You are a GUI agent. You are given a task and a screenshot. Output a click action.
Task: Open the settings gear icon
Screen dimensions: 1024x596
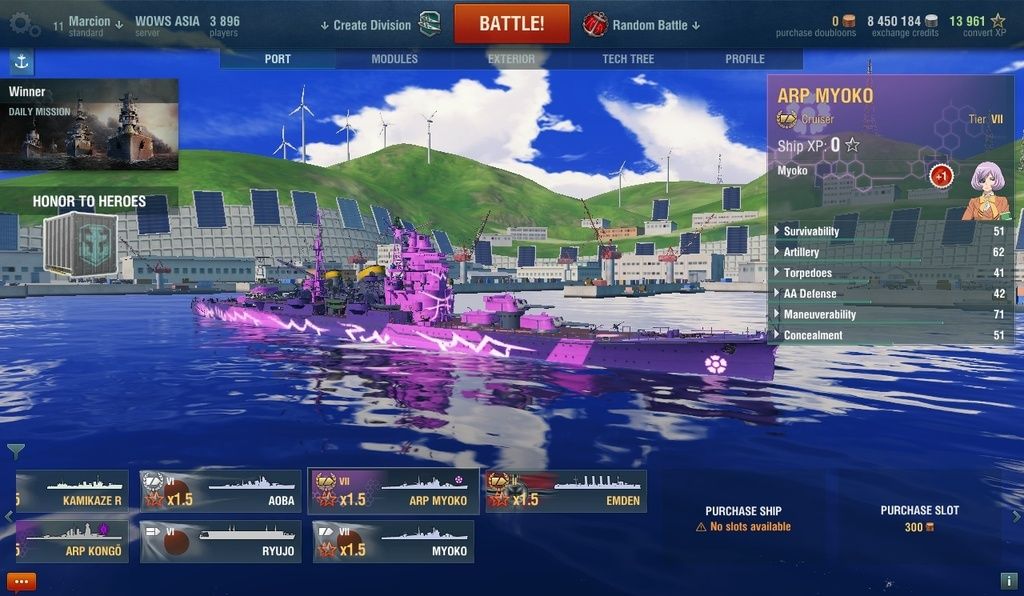click(x=24, y=24)
